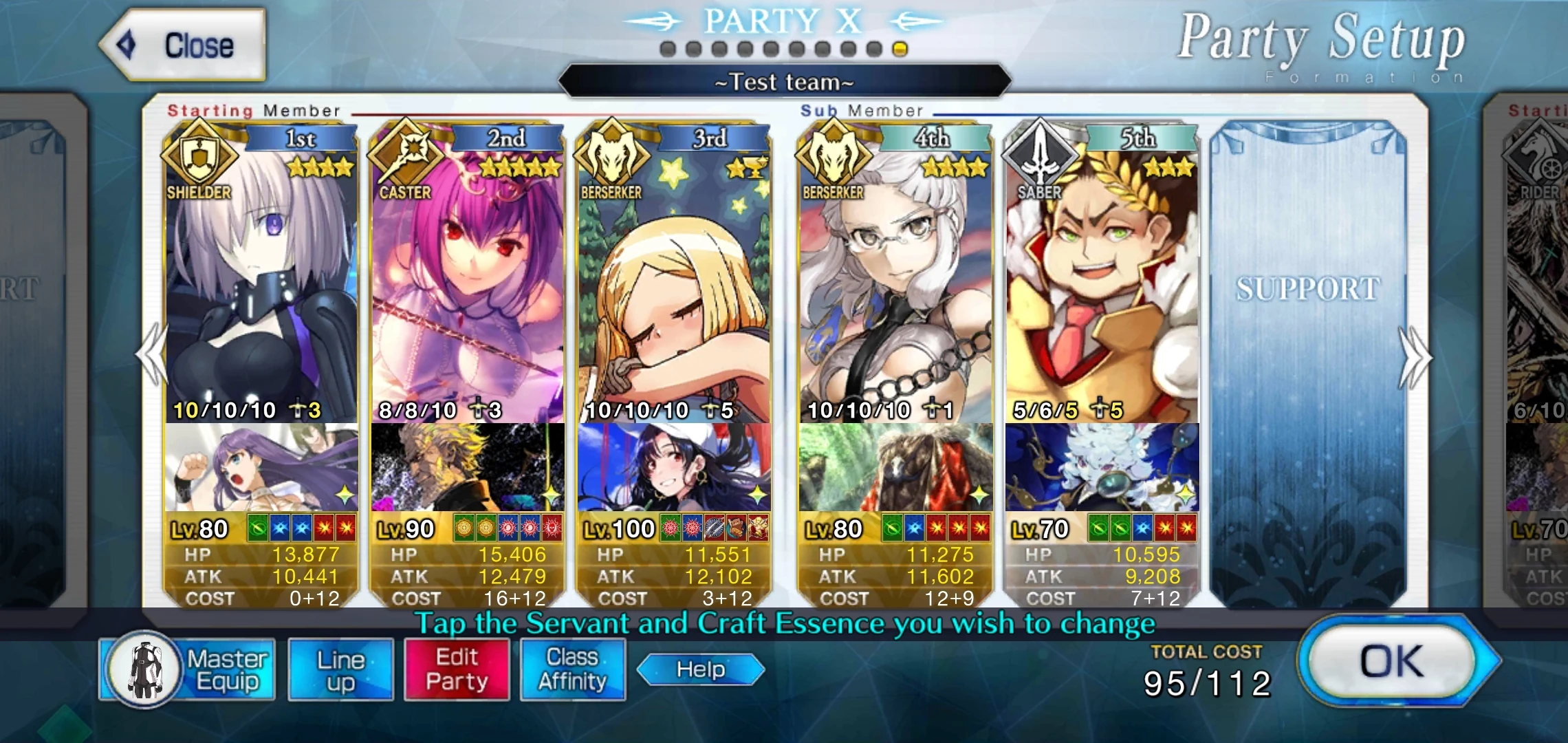Open the party name banner ~Test team~
This screenshot has width=1568, height=743.
783,81
